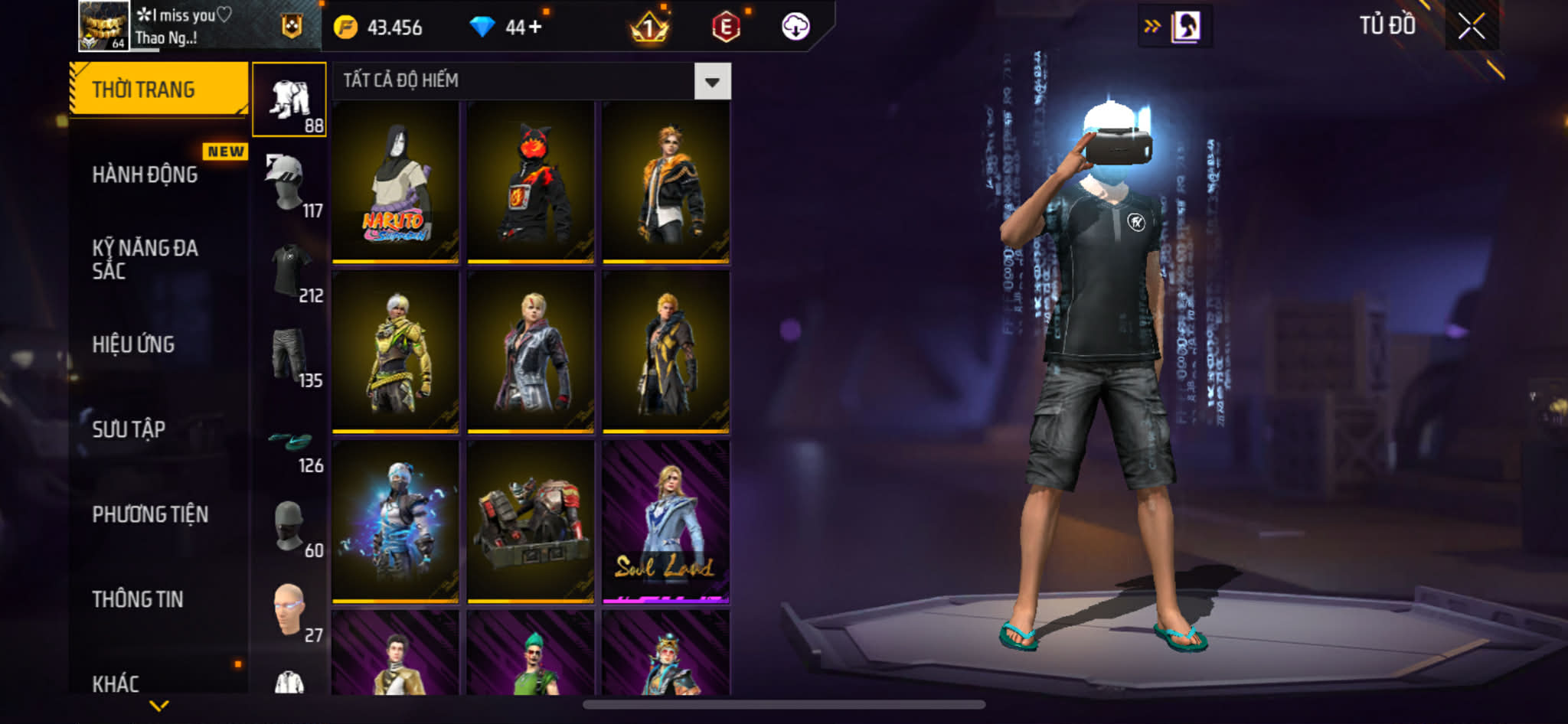Viewport: 1568px width, 724px height.
Task: Select the shorts category with 135 items
Action: [289, 355]
